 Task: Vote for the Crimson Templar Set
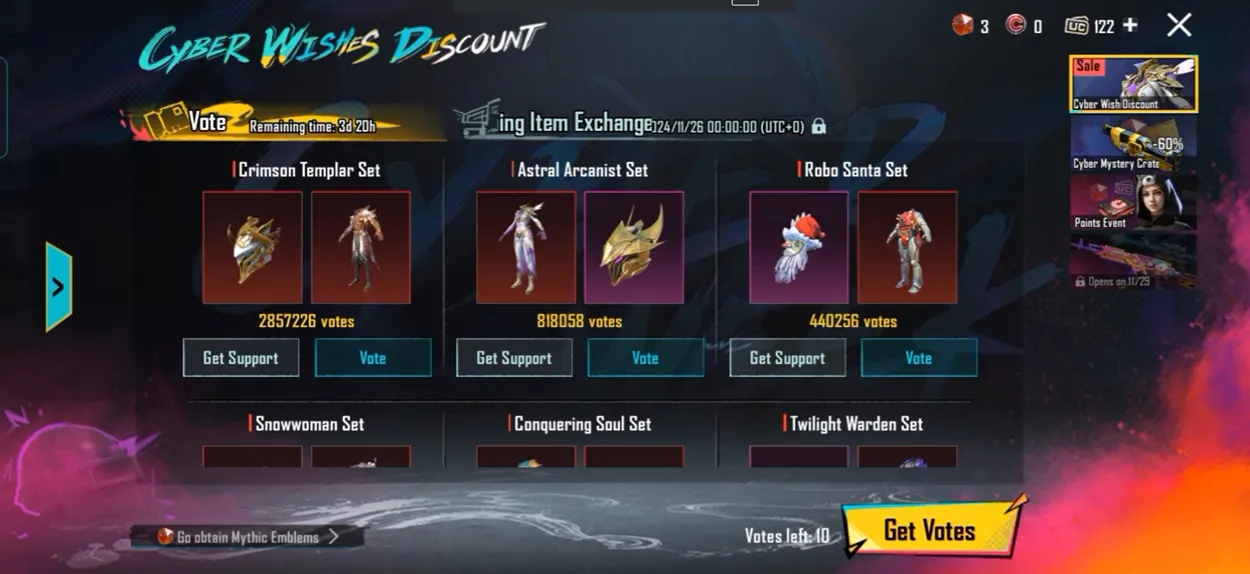pos(373,358)
